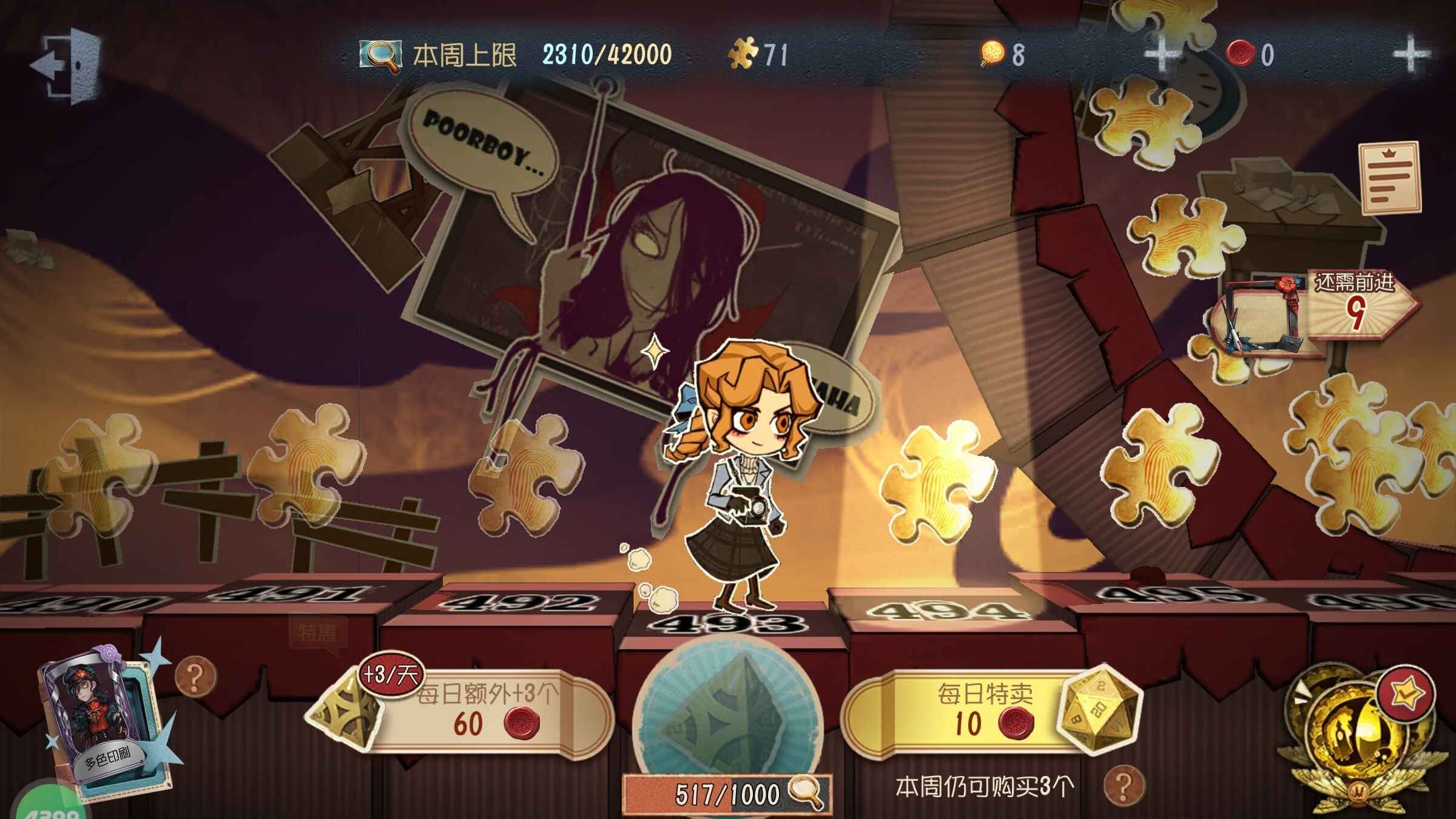The height and width of the screenshot is (819, 1456).
Task: Add more inspiration lightbulb currency
Action: point(1161,55)
